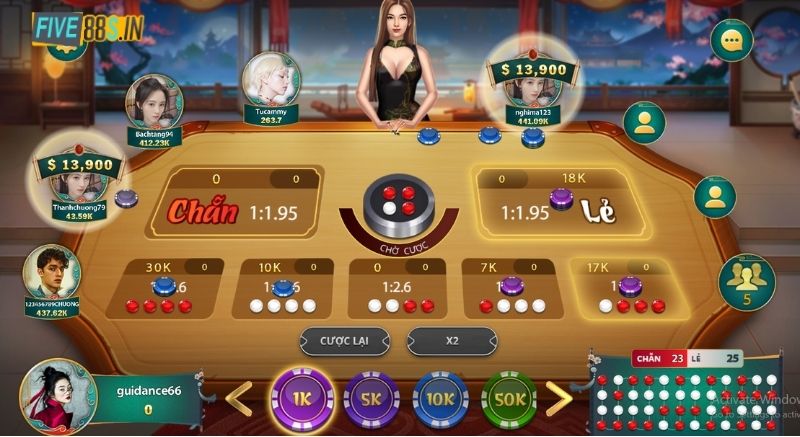Bet on one white three red box
The height and width of the screenshot is (437, 800).
(x=627, y=291)
